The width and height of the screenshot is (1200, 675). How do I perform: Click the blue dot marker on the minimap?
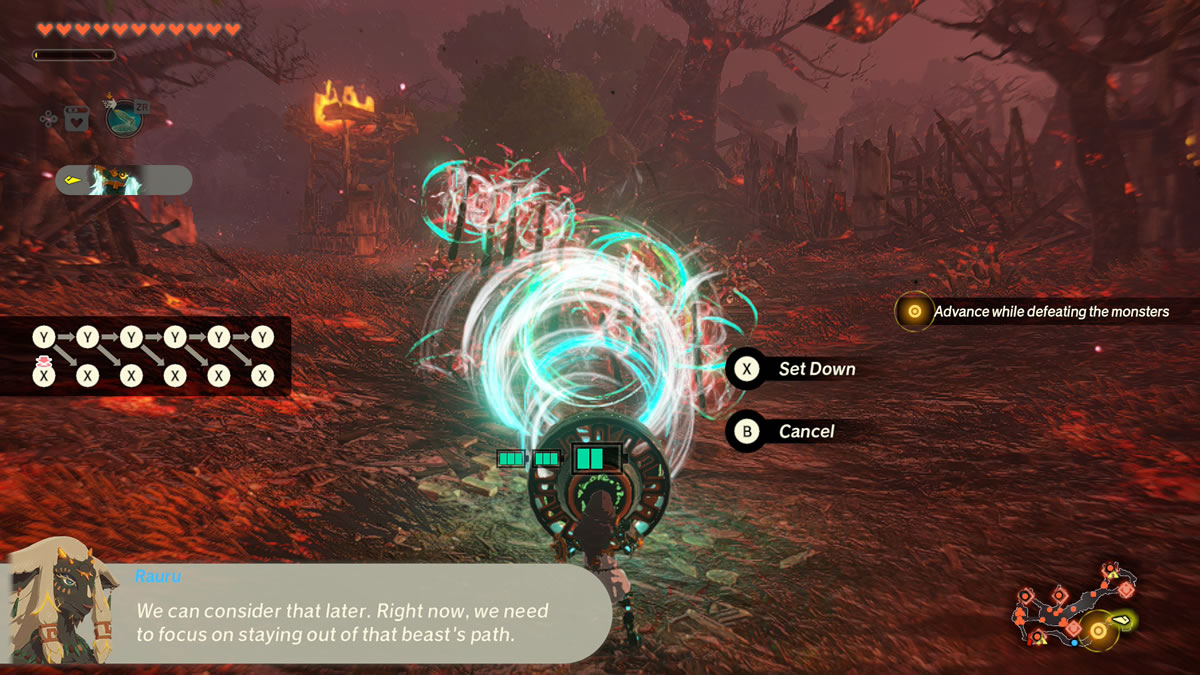tap(1074, 642)
